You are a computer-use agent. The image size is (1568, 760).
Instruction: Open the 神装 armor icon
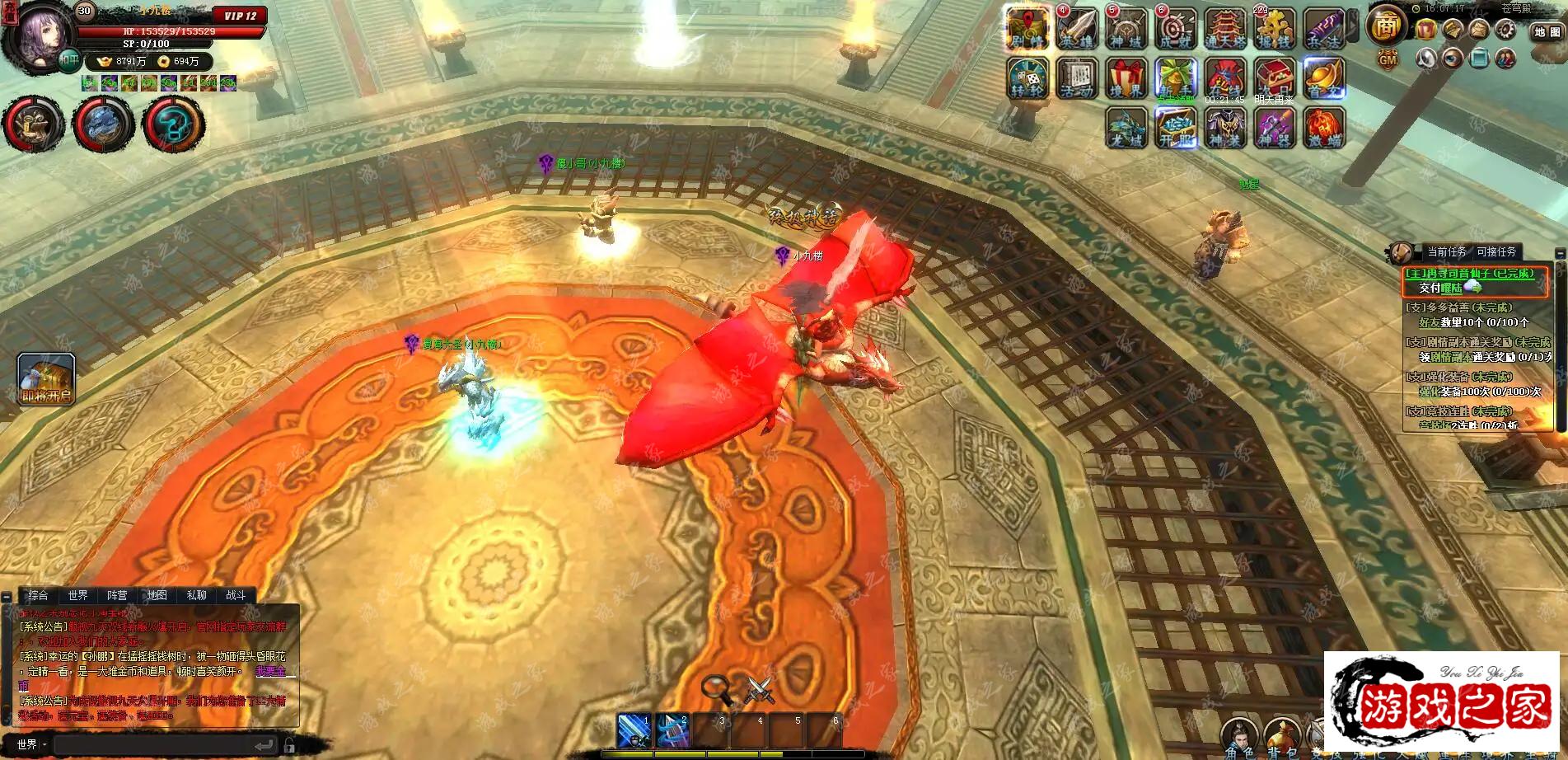pyautogui.click(x=1225, y=128)
